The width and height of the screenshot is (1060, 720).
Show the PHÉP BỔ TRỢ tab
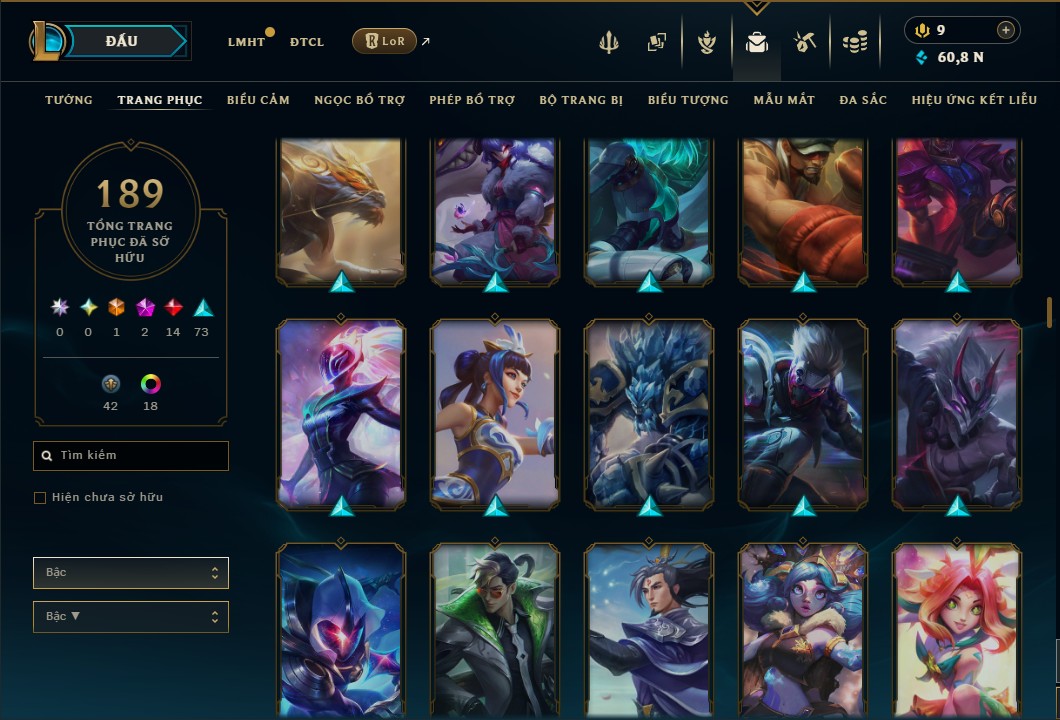(x=472, y=100)
